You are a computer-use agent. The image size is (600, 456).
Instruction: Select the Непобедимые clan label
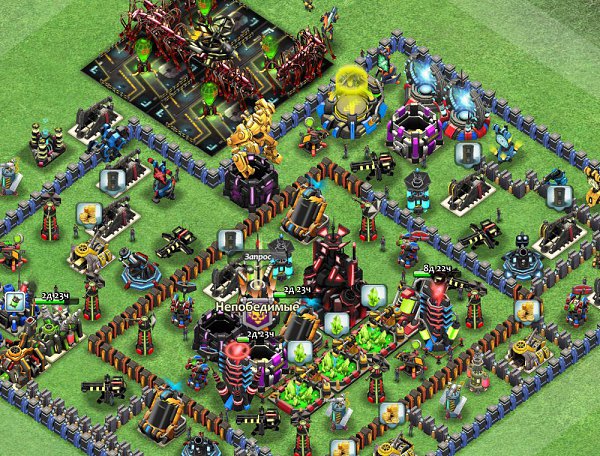258,307
